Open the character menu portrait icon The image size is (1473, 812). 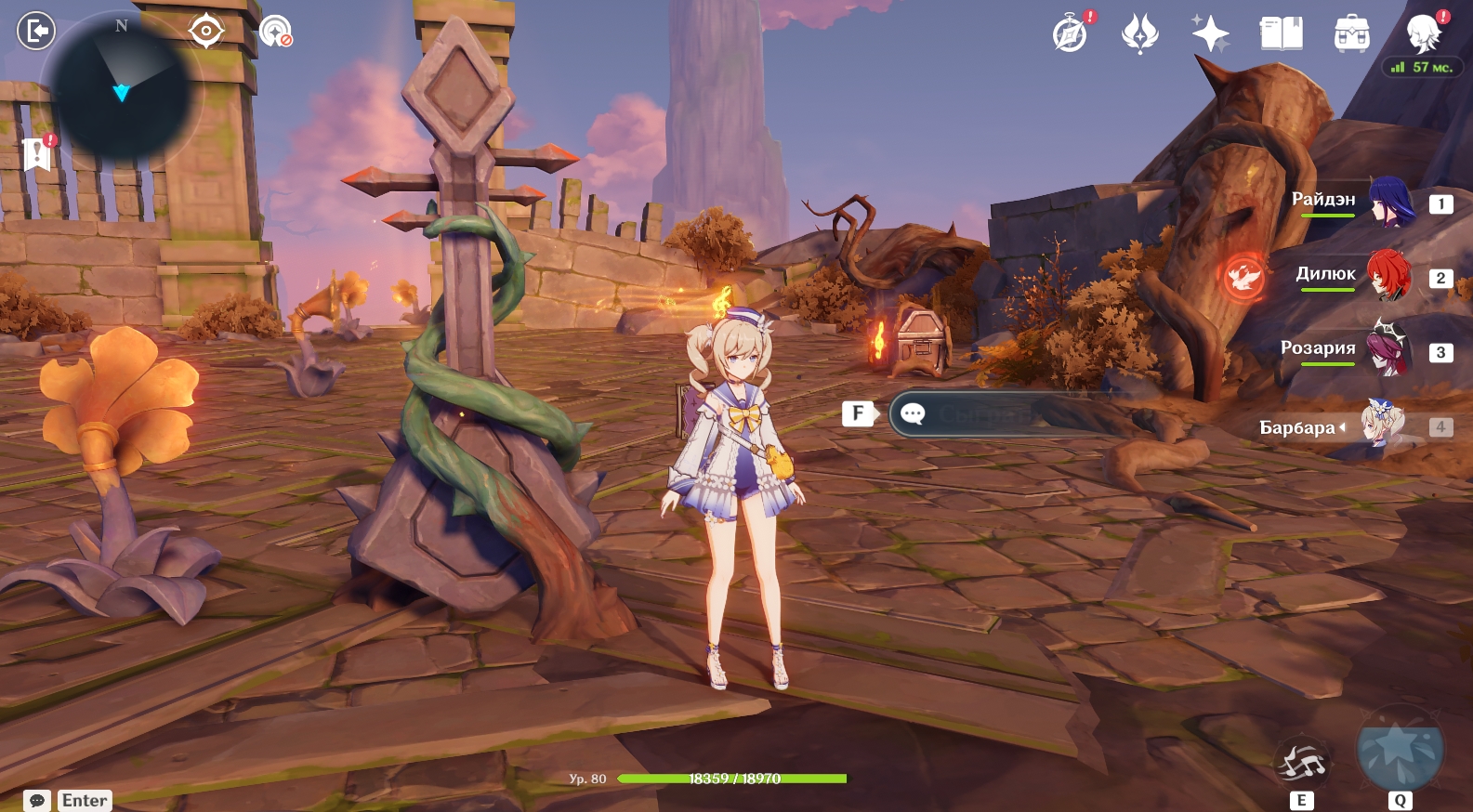[x=1423, y=33]
